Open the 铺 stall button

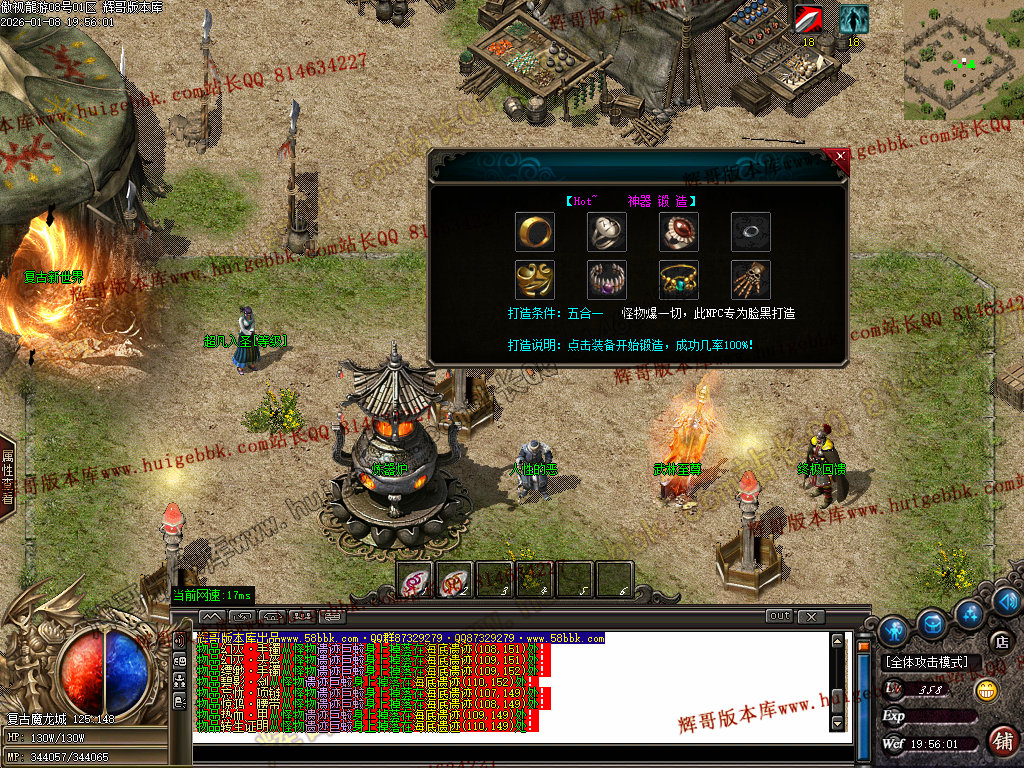pos(1003,741)
